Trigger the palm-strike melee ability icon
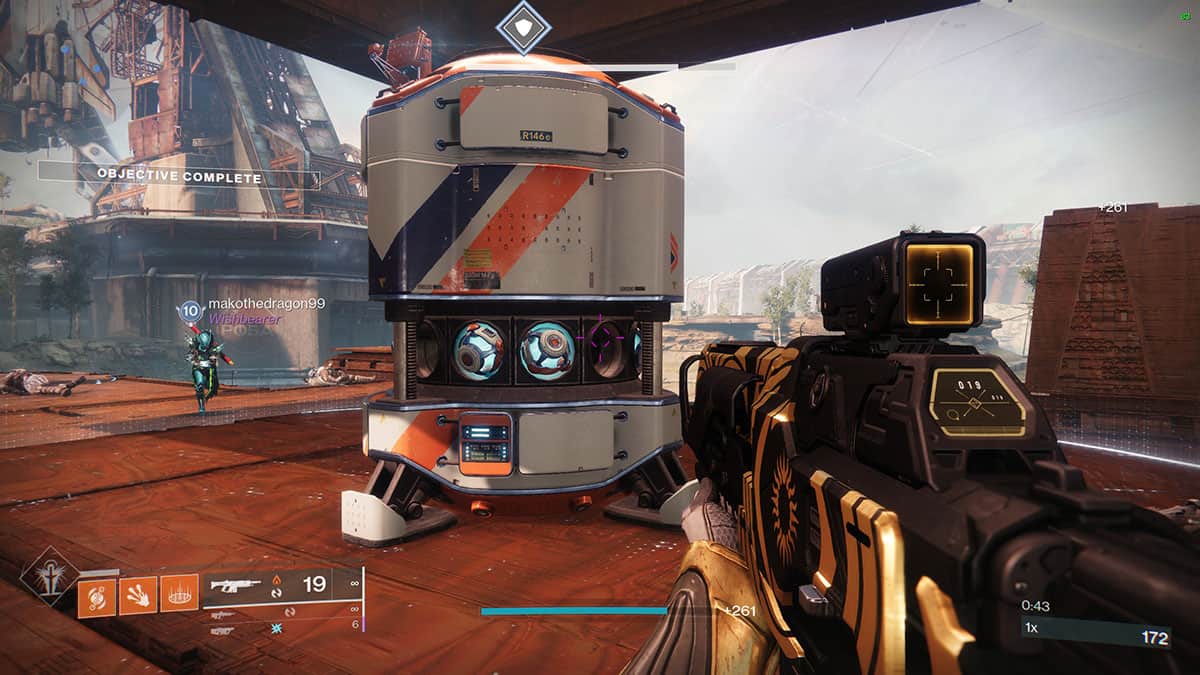The height and width of the screenshot is (675, 1200). [x=138, y=597]
